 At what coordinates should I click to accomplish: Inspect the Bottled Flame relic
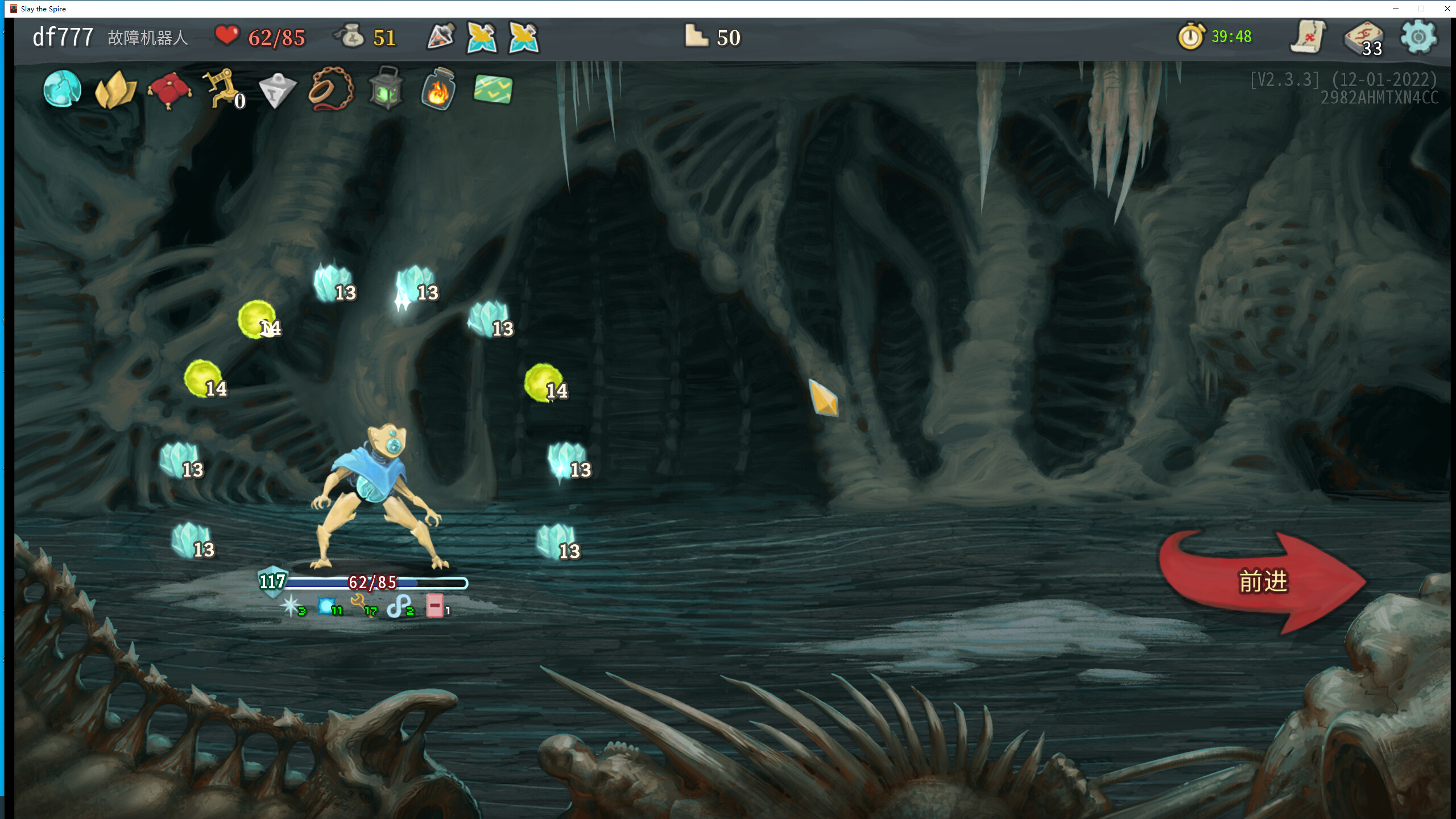click(439, 89)
